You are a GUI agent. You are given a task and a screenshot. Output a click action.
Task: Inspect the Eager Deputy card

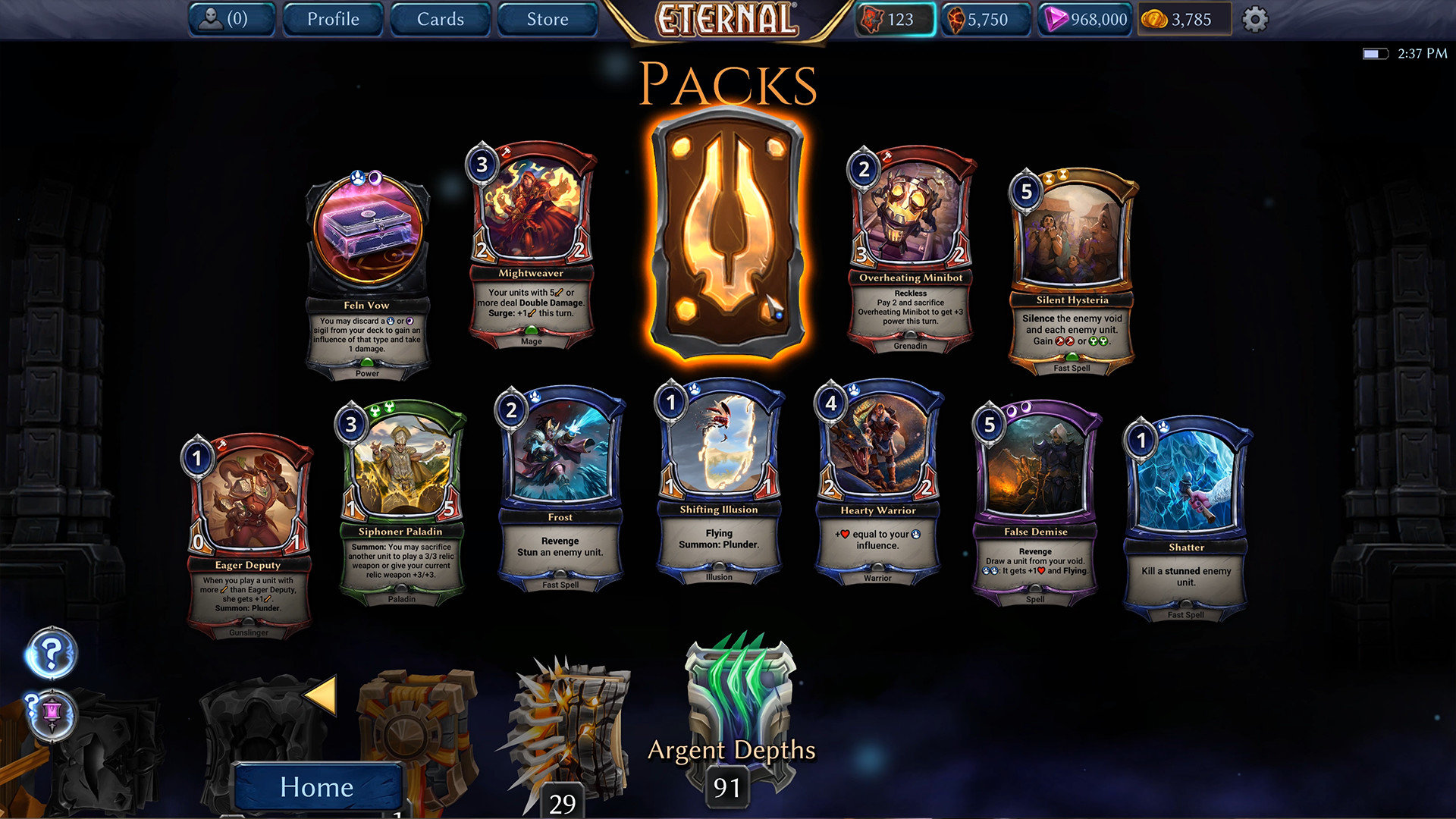pos(248,535)
